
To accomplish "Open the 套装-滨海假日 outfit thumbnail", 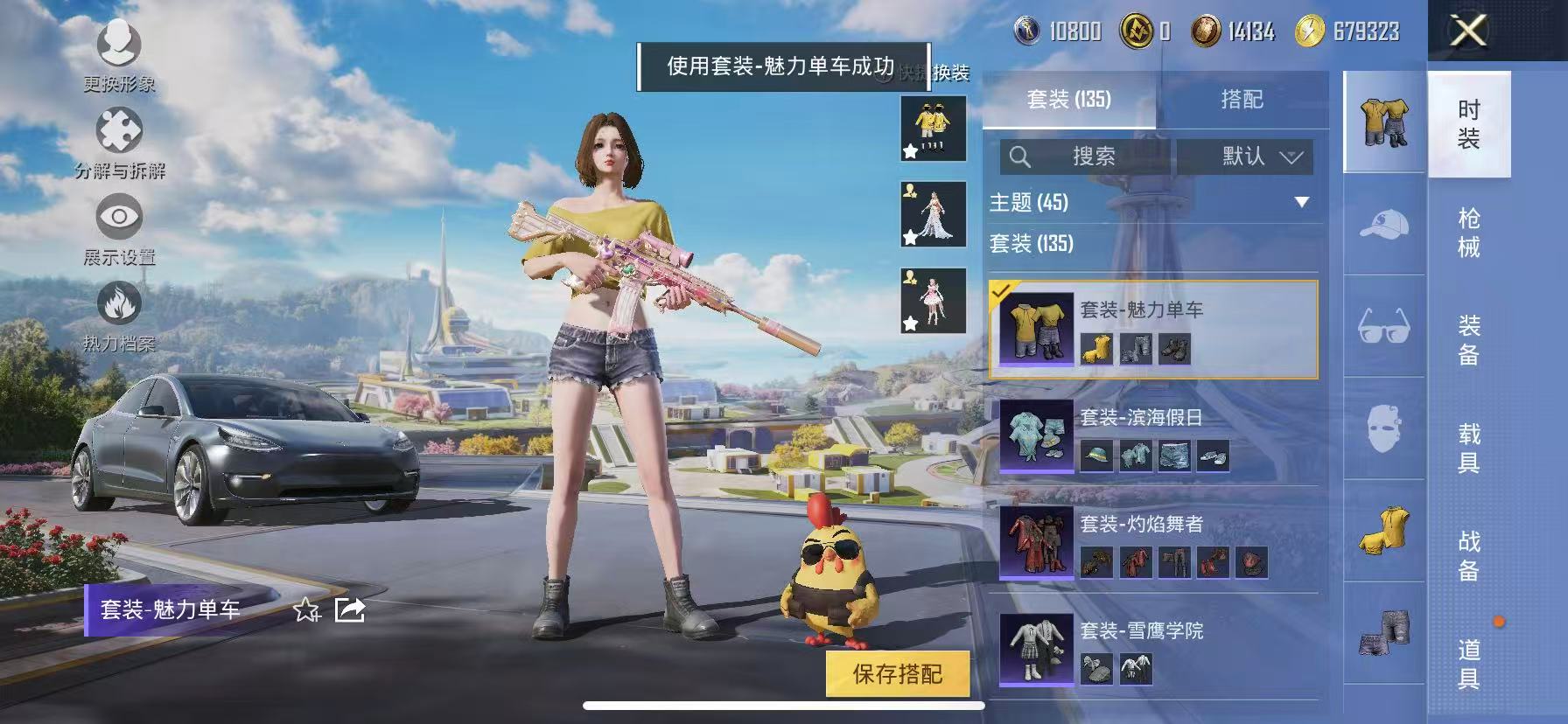I will tap(1035, 436).
